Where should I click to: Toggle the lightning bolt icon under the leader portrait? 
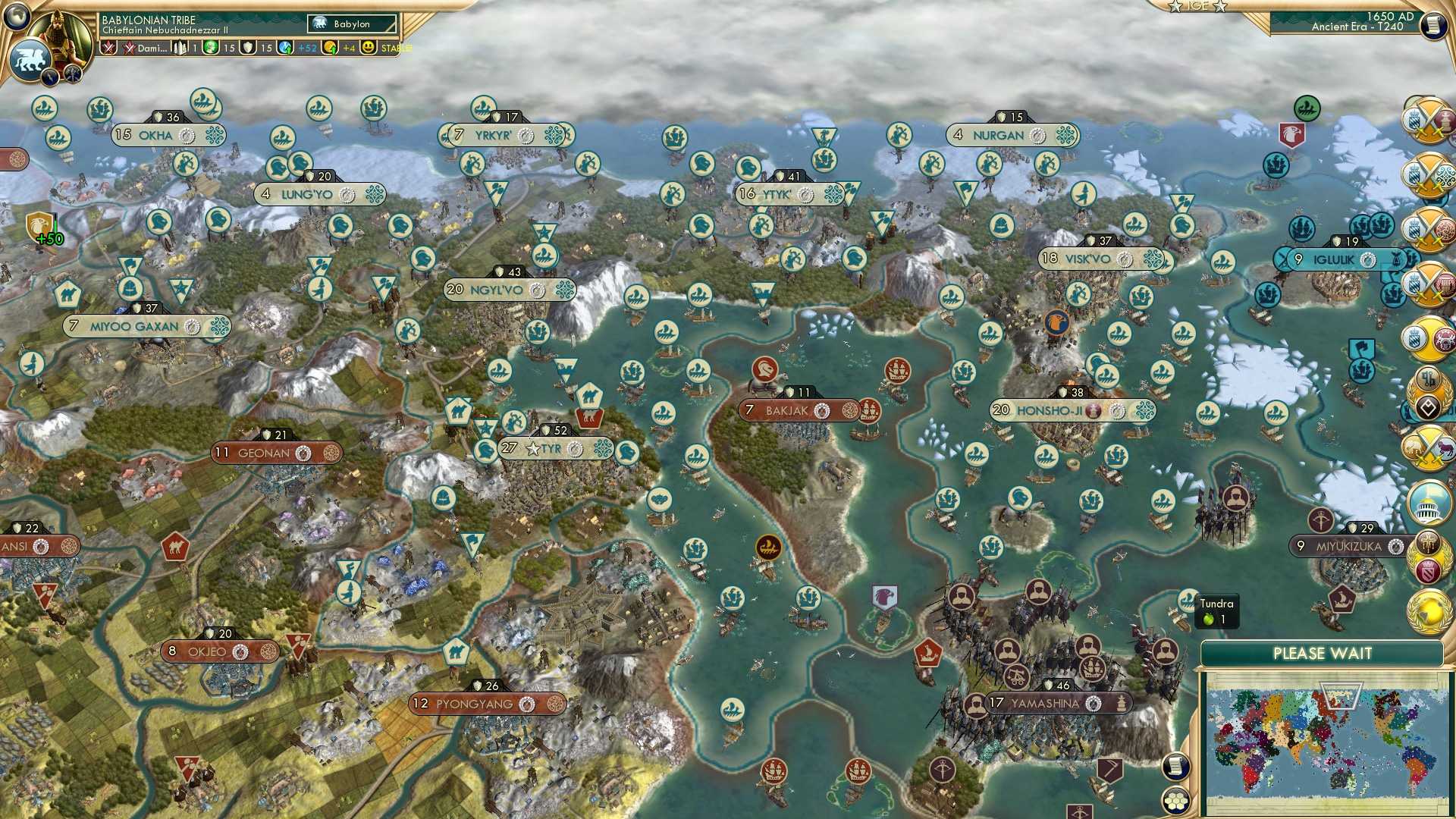(49, 77)
